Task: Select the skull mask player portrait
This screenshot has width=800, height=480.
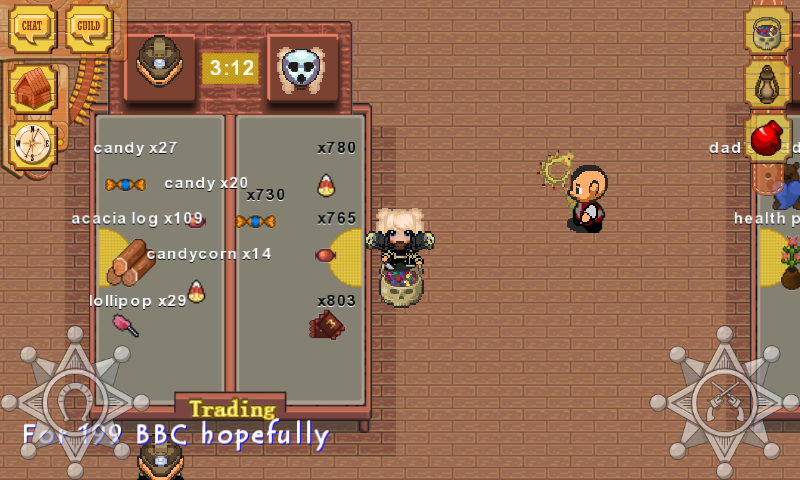Action: pyautogui.click(x=302, y=67)
